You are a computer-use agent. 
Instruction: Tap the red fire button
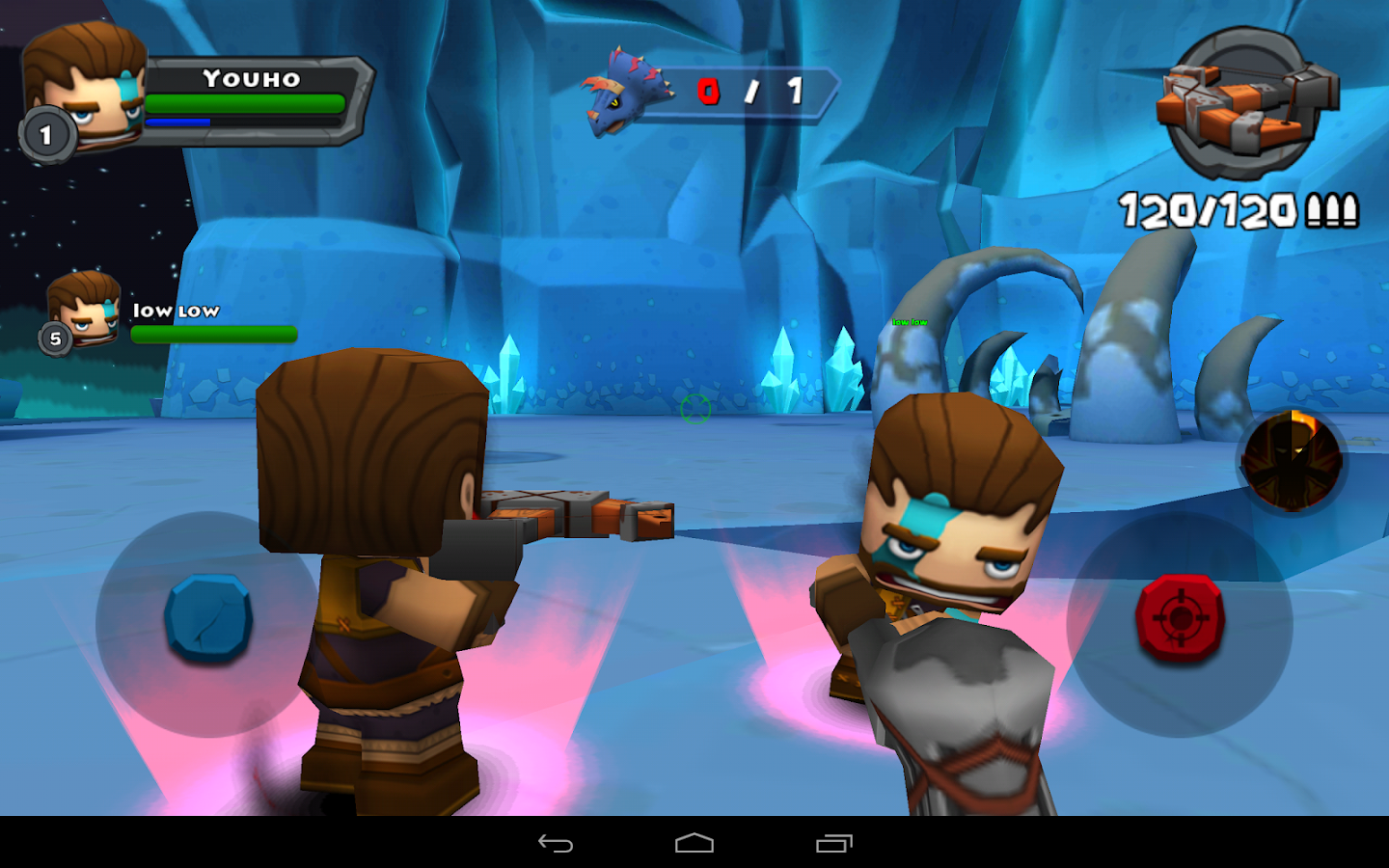pyautogui.click(x=1179, y=615)
